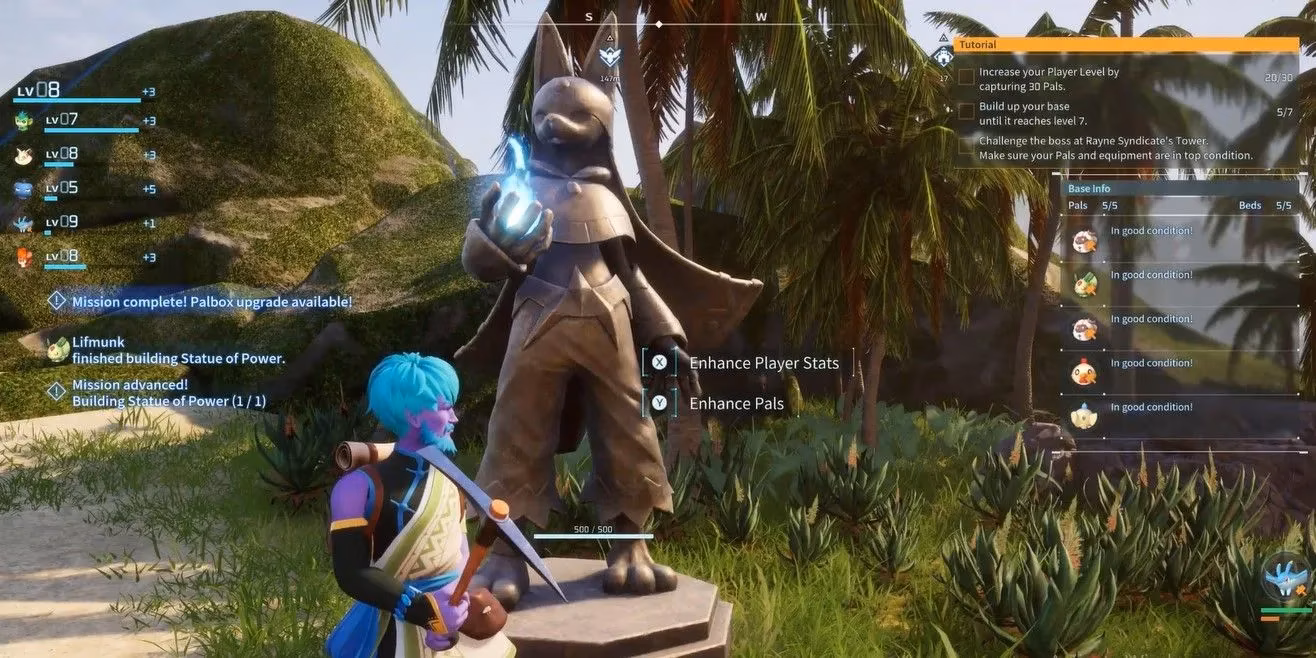
Task: Tick the build up your base checkbox
Action: coord(966,111)
